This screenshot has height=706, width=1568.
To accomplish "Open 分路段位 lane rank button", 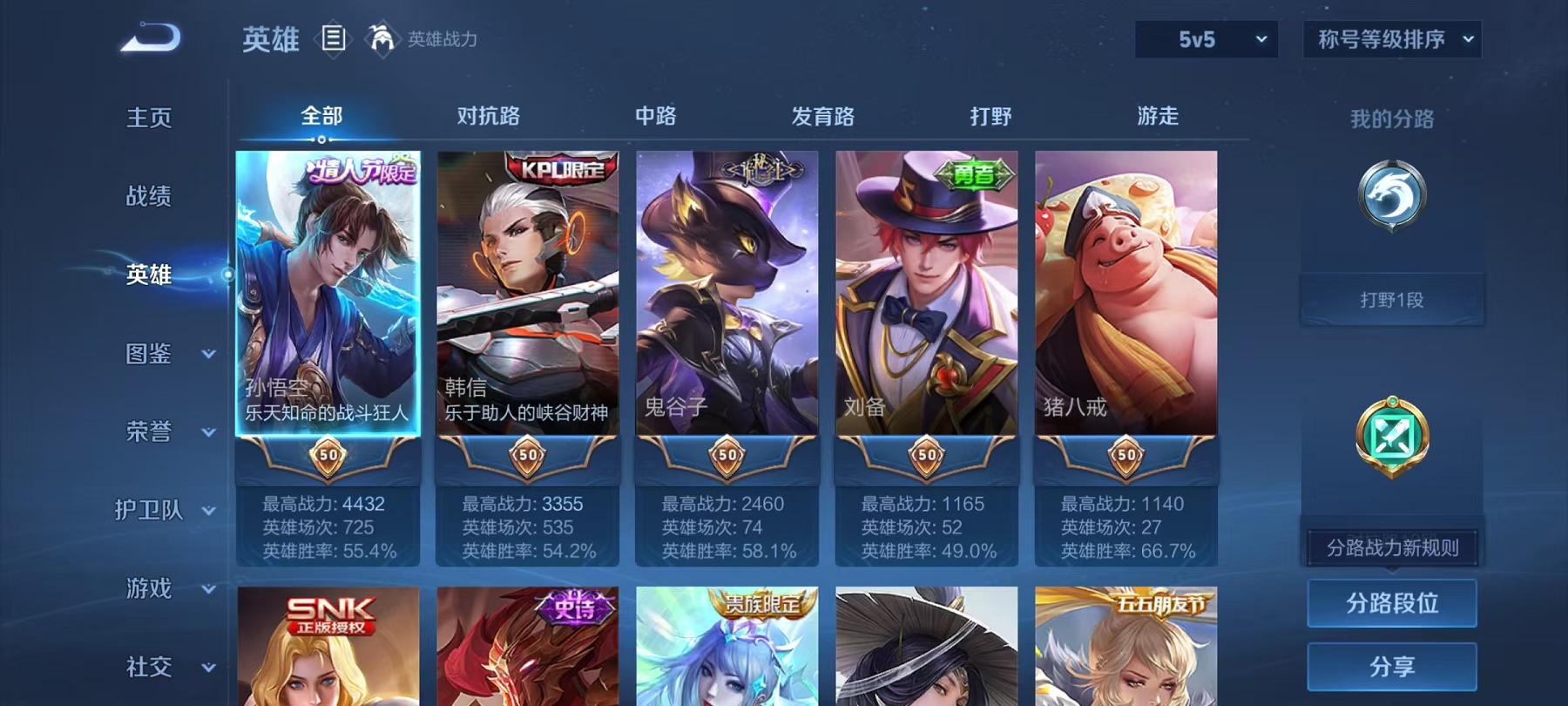I will (x=1393, y=601).
